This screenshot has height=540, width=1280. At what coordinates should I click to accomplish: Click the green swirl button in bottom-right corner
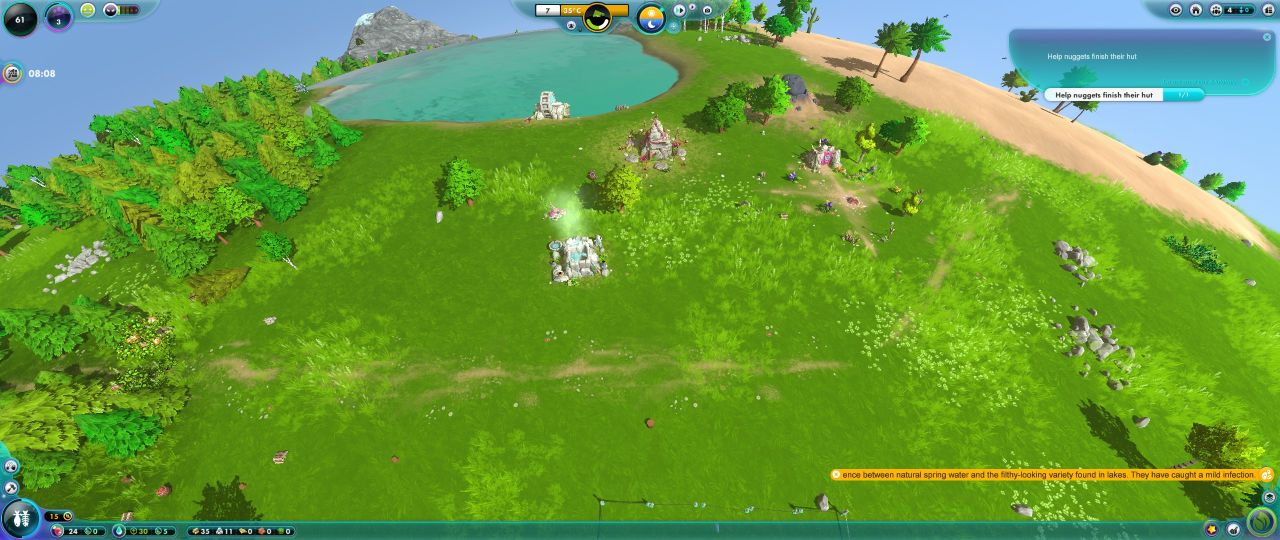(1264, 520)
